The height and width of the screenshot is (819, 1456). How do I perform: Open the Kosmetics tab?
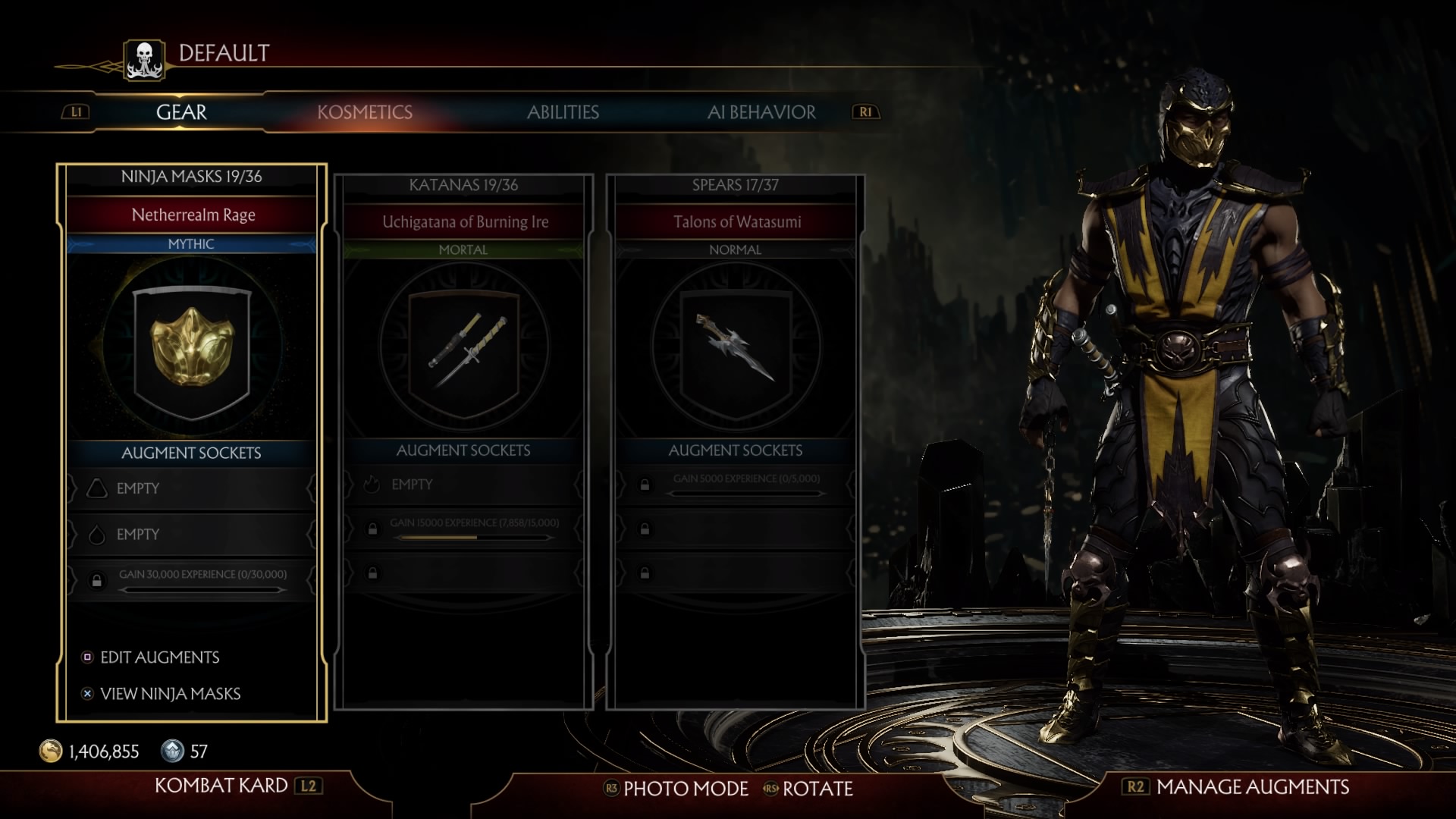pyautogui.click(x=365, y=112)
